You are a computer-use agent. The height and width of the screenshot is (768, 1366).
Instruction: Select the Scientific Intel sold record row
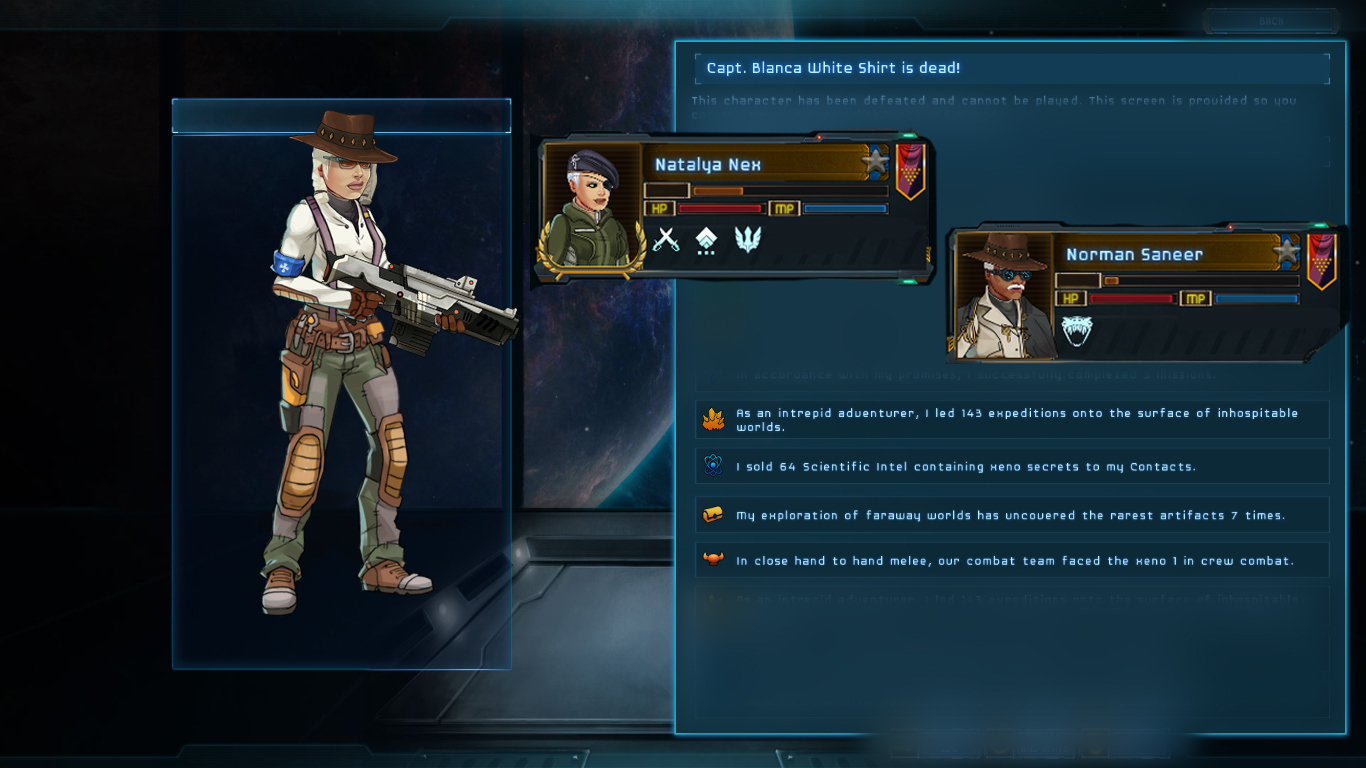[1012, 466]
